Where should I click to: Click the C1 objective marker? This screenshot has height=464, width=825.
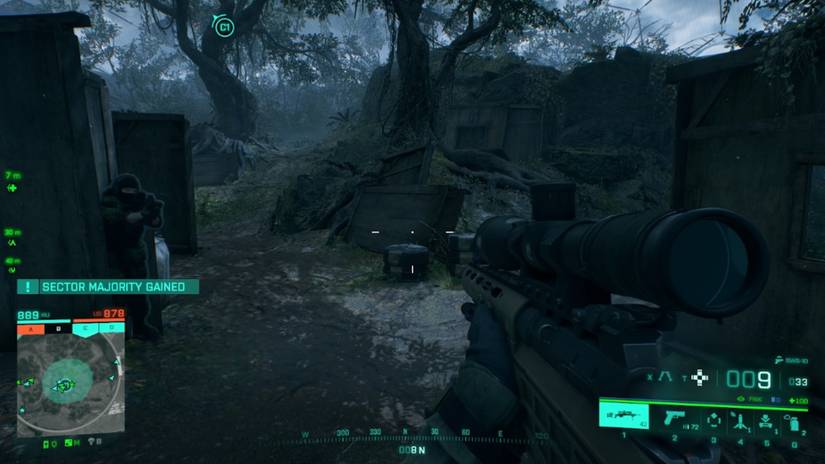coord(223,25)
